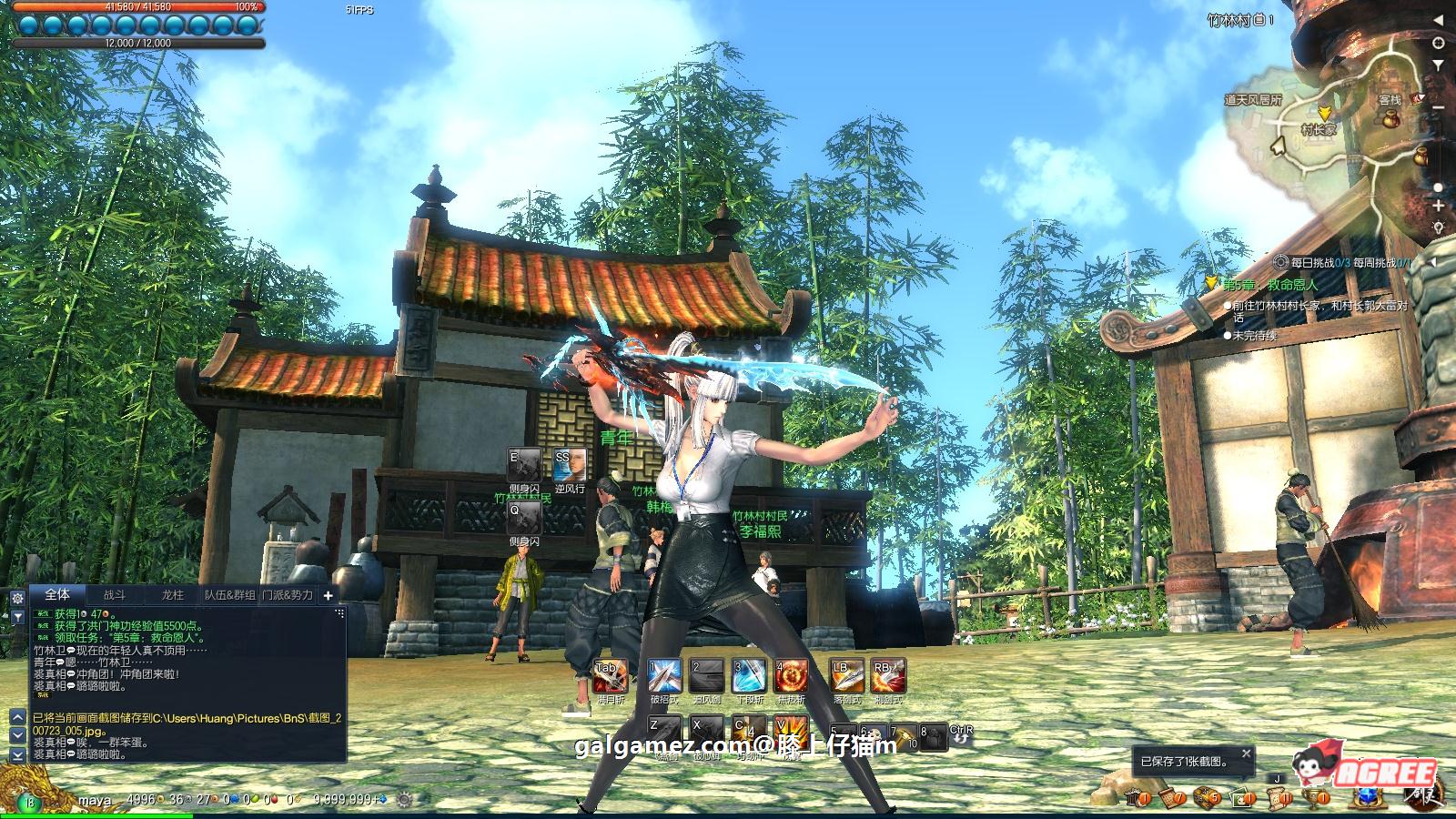Activate the 满月斩 Tab skill

[x=609, y=677]
